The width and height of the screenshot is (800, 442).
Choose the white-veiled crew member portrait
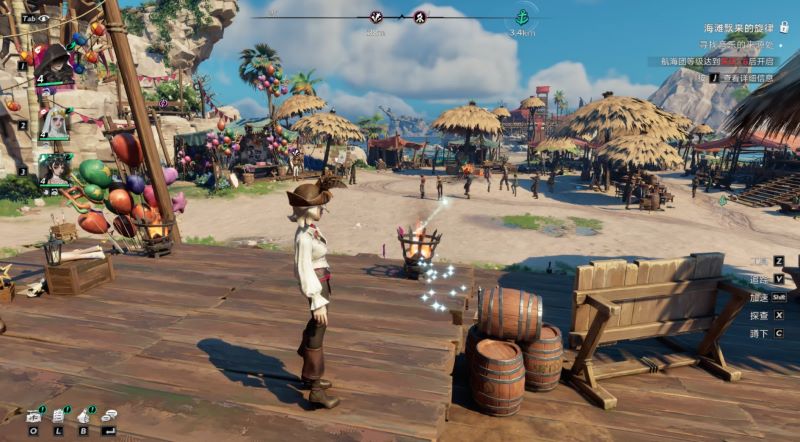pyautogui.click(x=54, y=122)
